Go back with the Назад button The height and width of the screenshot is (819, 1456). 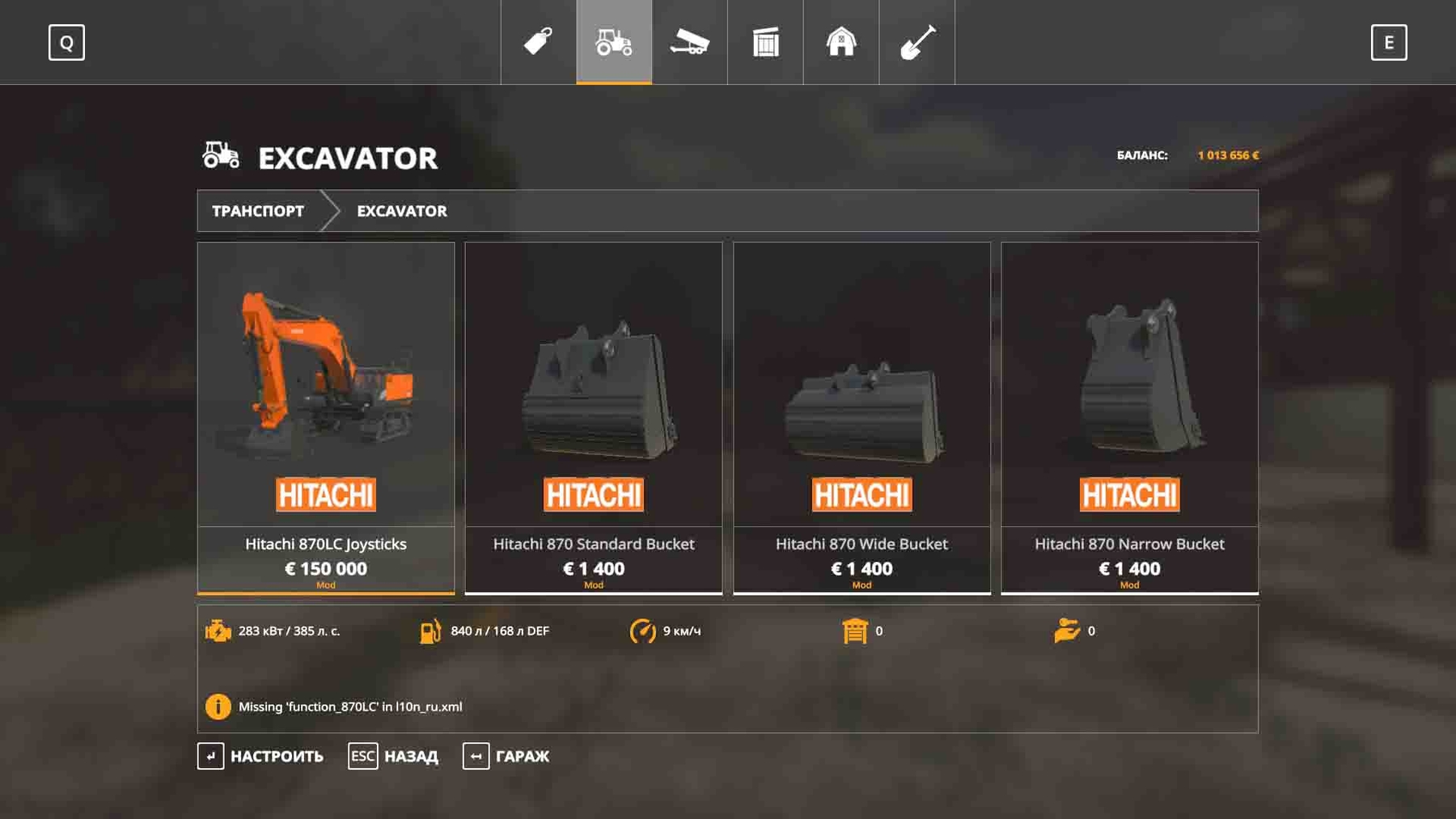tap(394, 756)
